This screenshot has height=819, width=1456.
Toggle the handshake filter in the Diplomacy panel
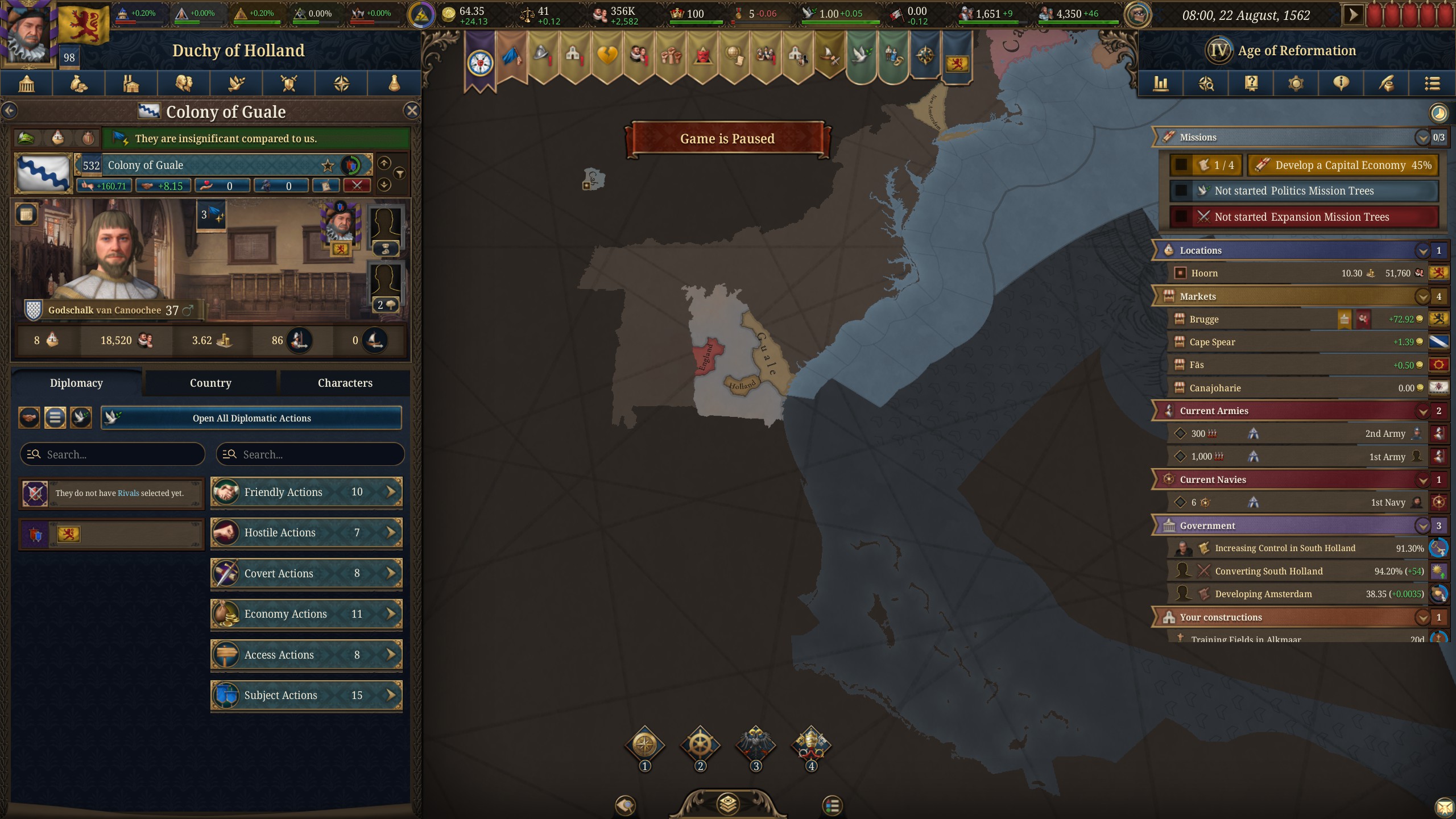[28, 417]
